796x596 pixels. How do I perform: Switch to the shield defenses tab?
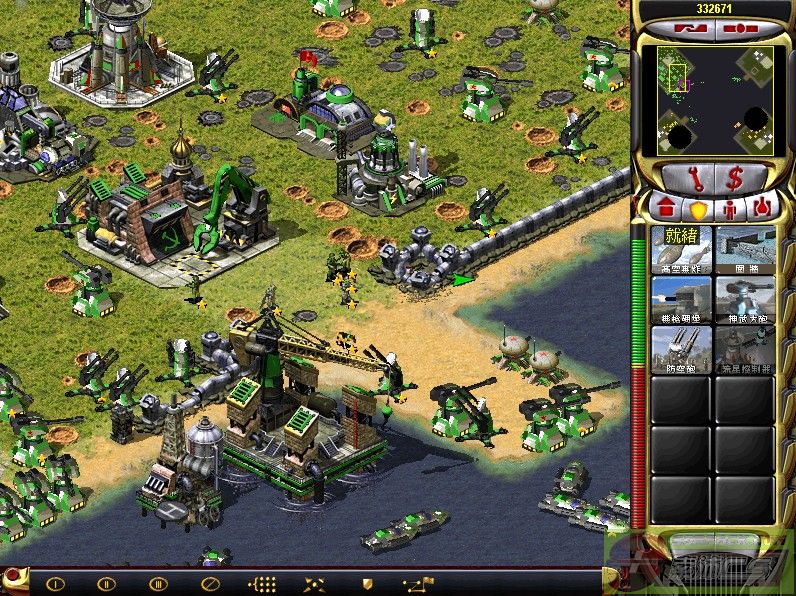(696, 208)
